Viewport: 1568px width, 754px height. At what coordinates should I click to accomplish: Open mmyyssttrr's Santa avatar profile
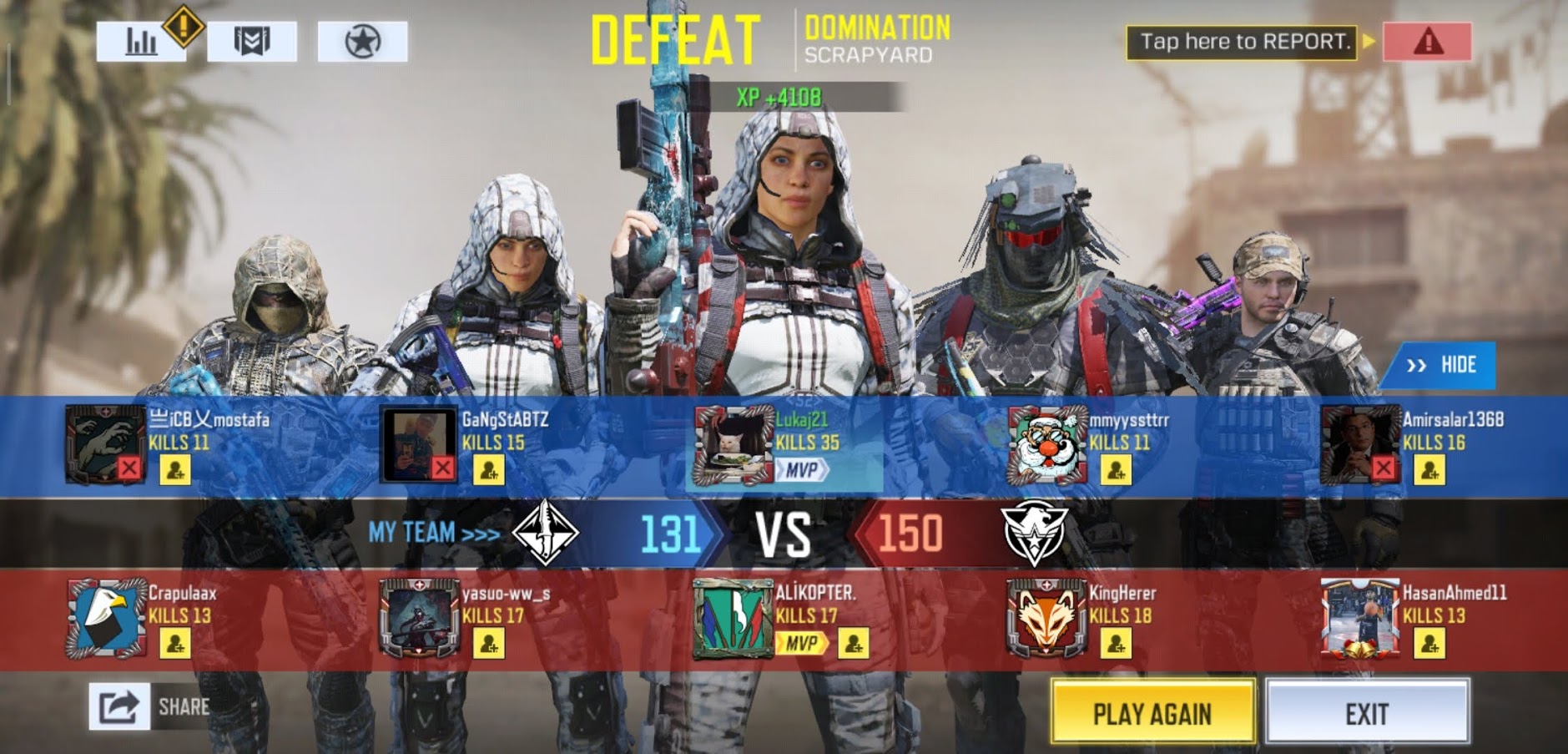[1046, 445]
